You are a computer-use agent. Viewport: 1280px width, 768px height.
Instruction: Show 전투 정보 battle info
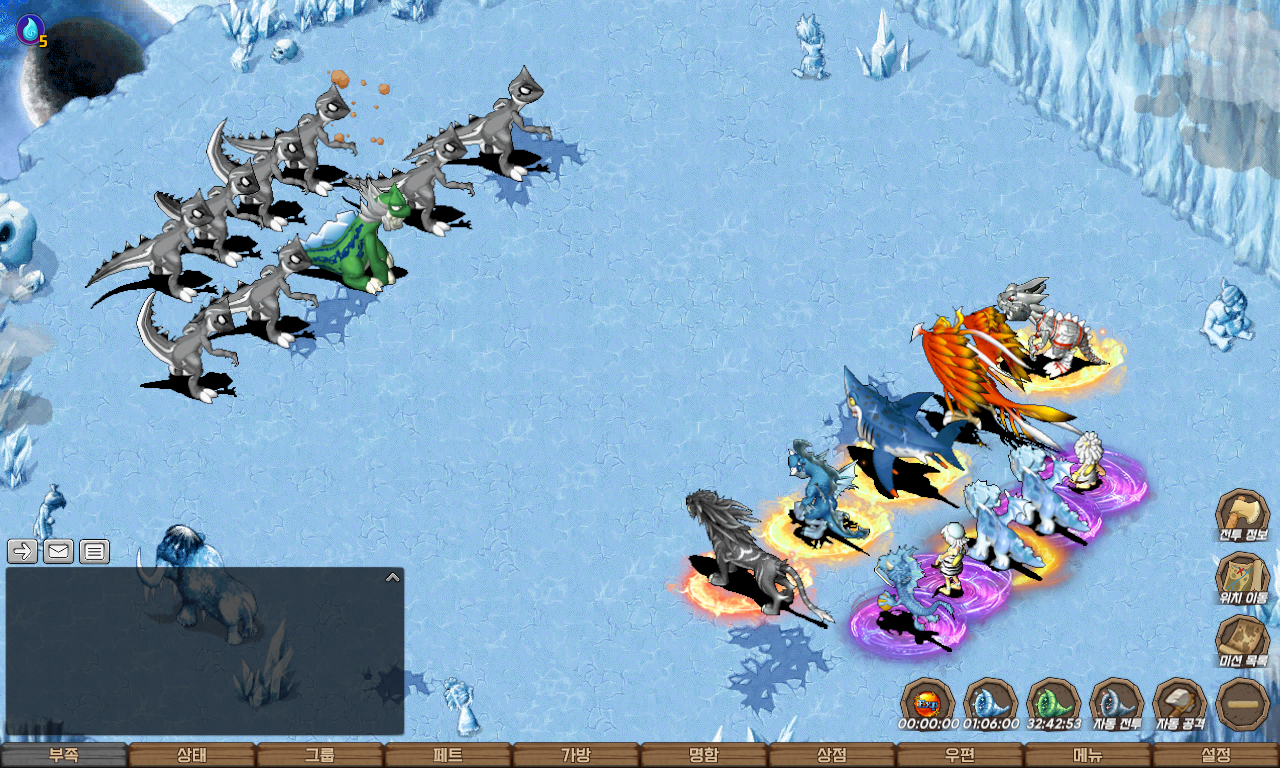click(x=1242, y=516)
